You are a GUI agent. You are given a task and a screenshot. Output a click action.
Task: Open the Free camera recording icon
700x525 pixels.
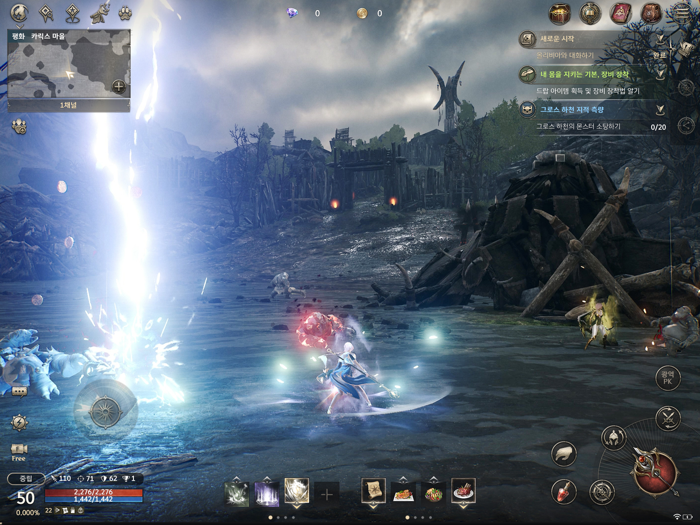click(x=18, y=451)
